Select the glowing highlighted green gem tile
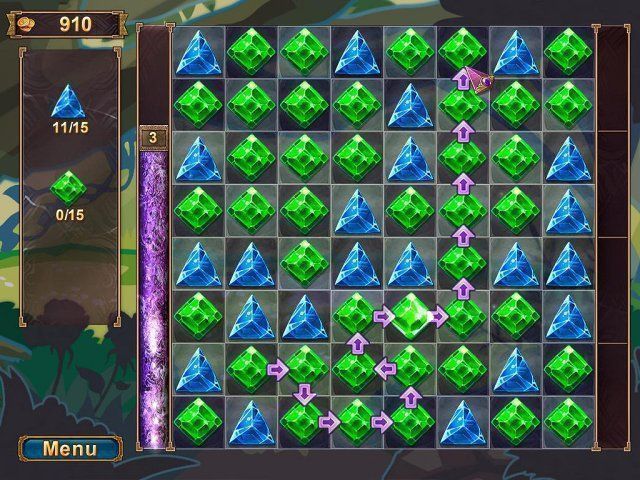Viewport: 640px width, 480px height. coord(410,317)
